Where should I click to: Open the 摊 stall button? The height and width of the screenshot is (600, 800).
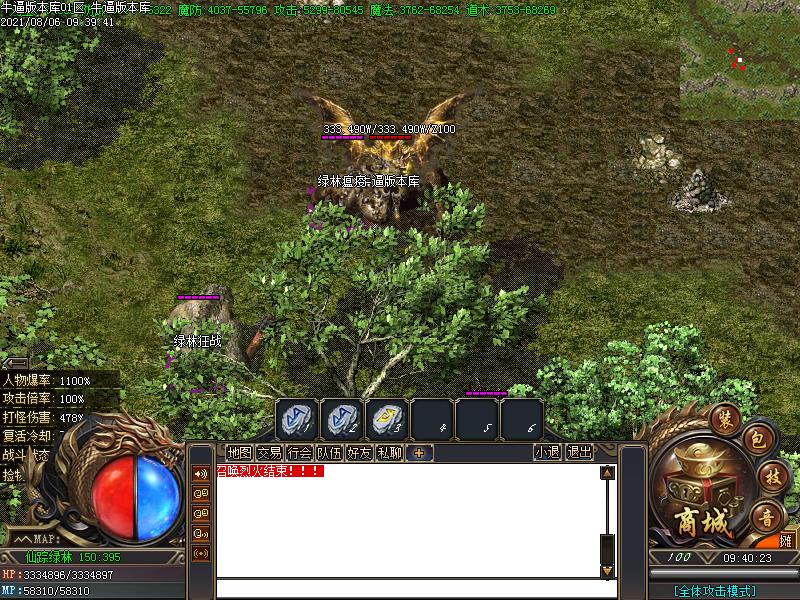point(786,540)
